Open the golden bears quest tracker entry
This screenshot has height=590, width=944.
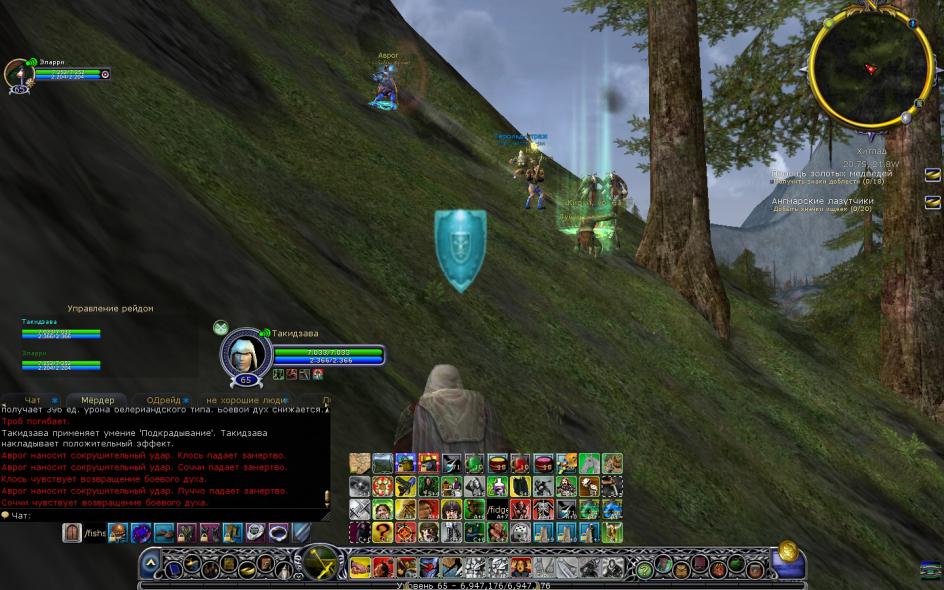pos(831,174)
